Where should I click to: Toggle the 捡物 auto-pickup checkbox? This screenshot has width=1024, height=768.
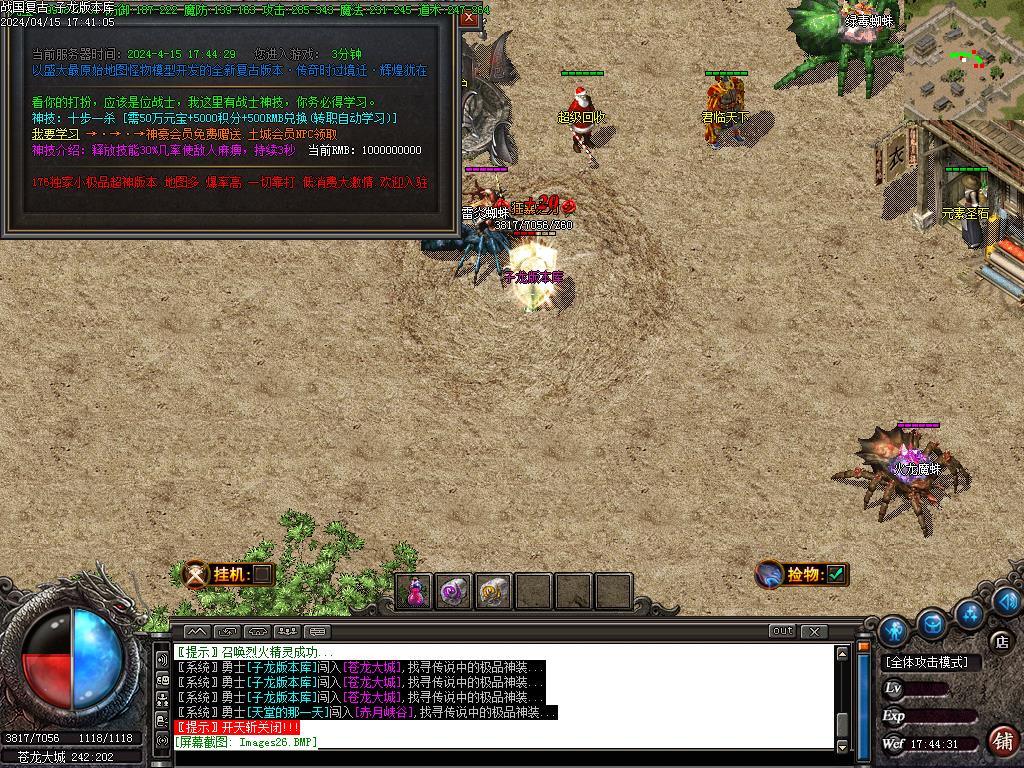coord(836,574)
